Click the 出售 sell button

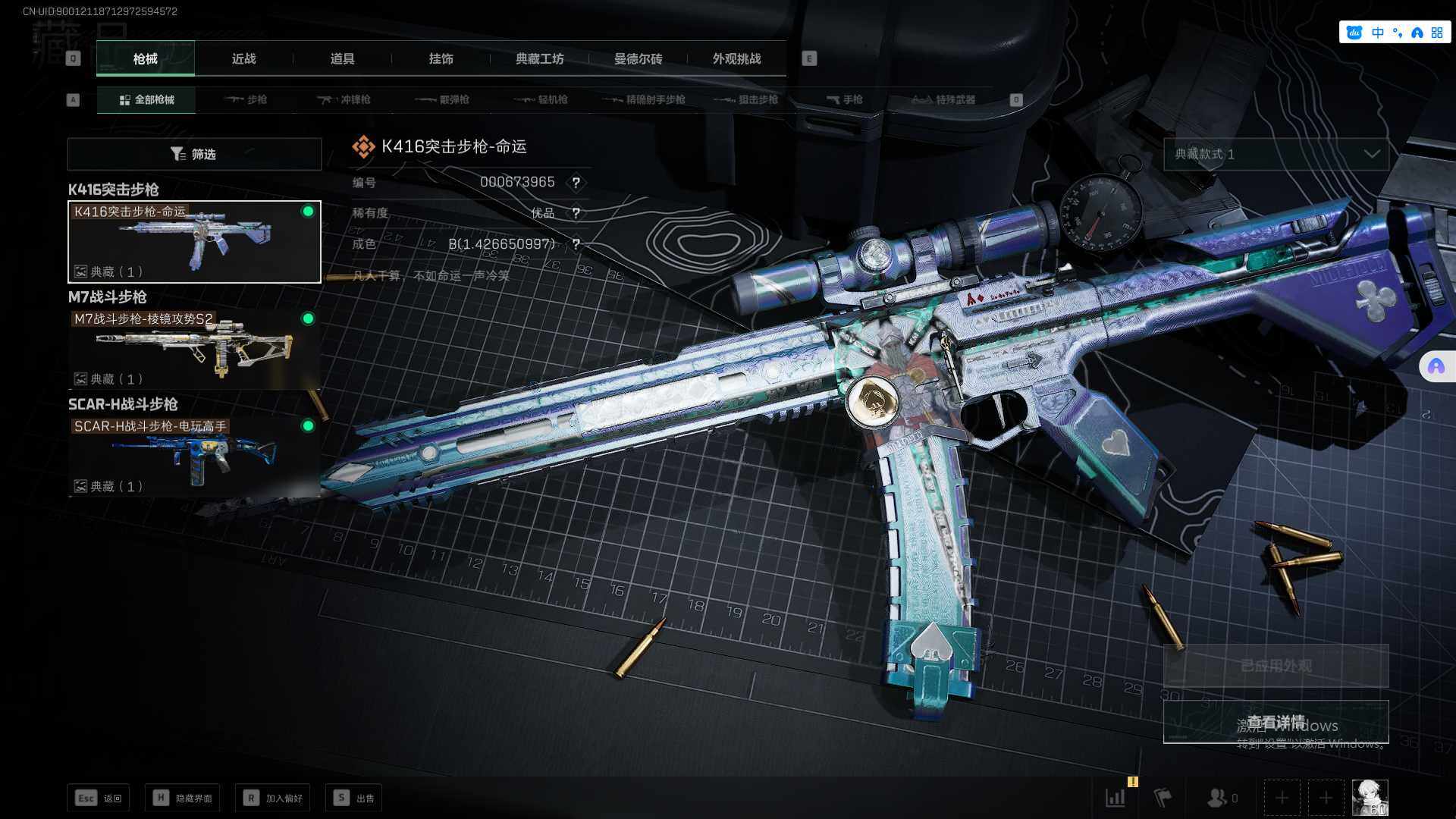click(x=354, y=798)
